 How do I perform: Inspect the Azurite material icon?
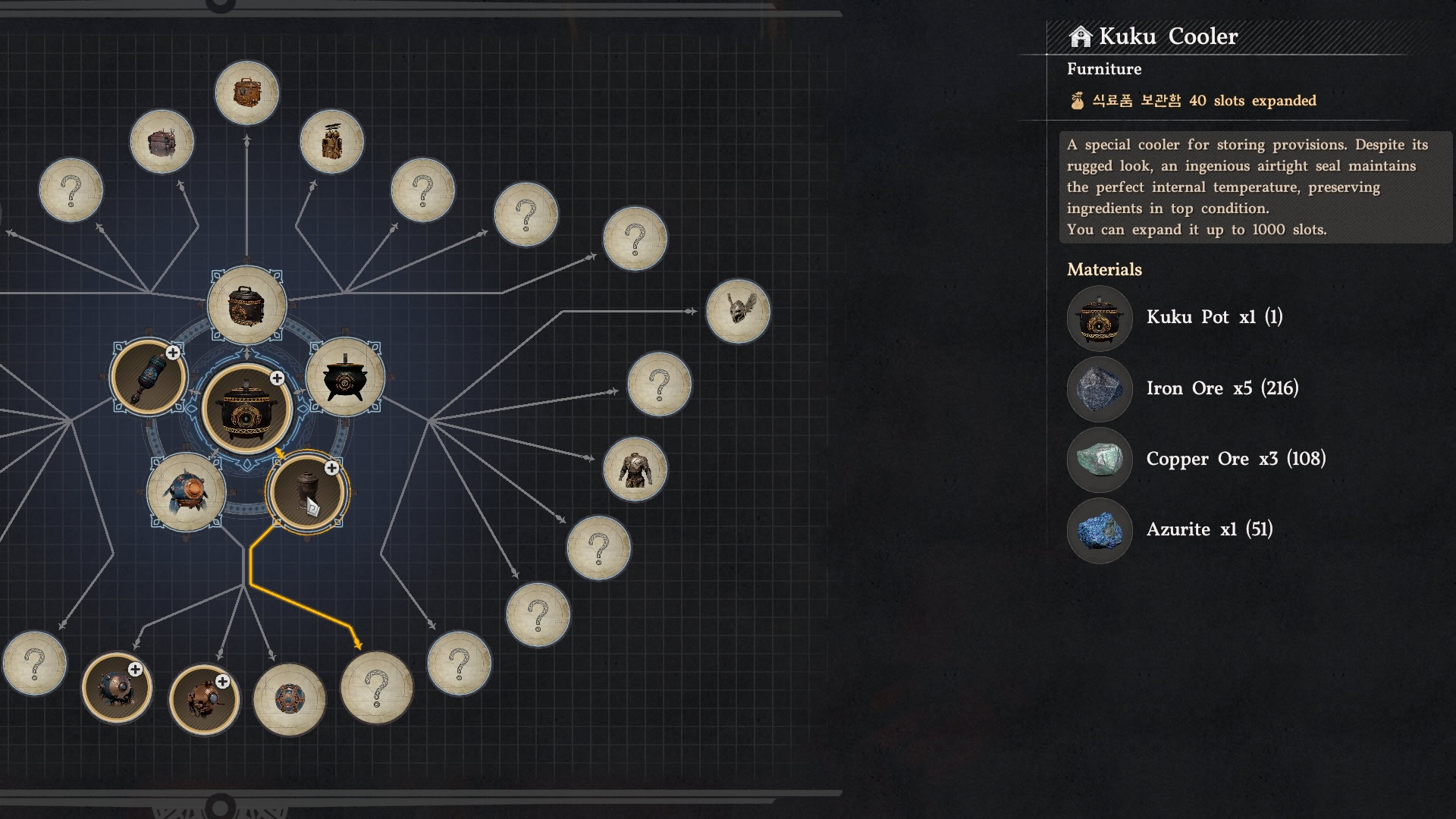point(1099,530)
